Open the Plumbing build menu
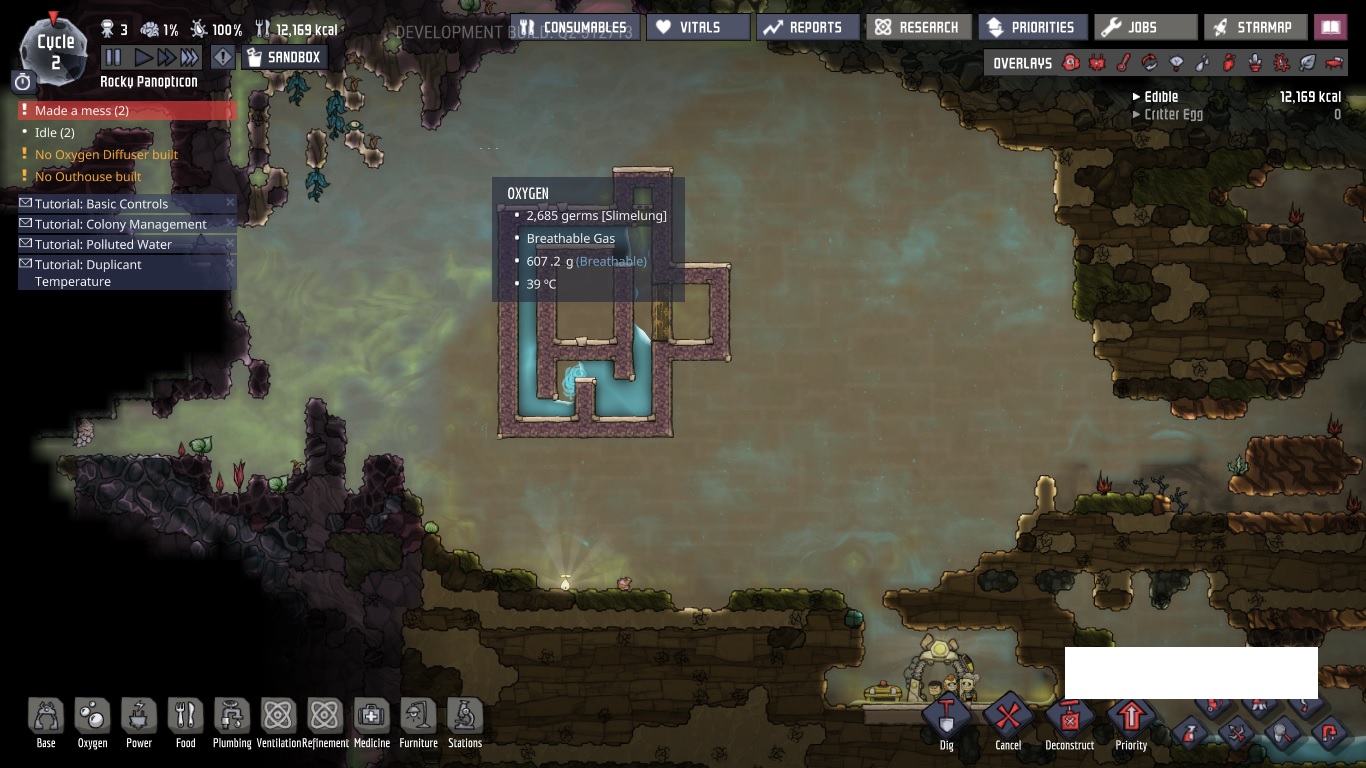The height and width of the screenshot is (768, 1366). pyautogui.click(x=232, y=722)
